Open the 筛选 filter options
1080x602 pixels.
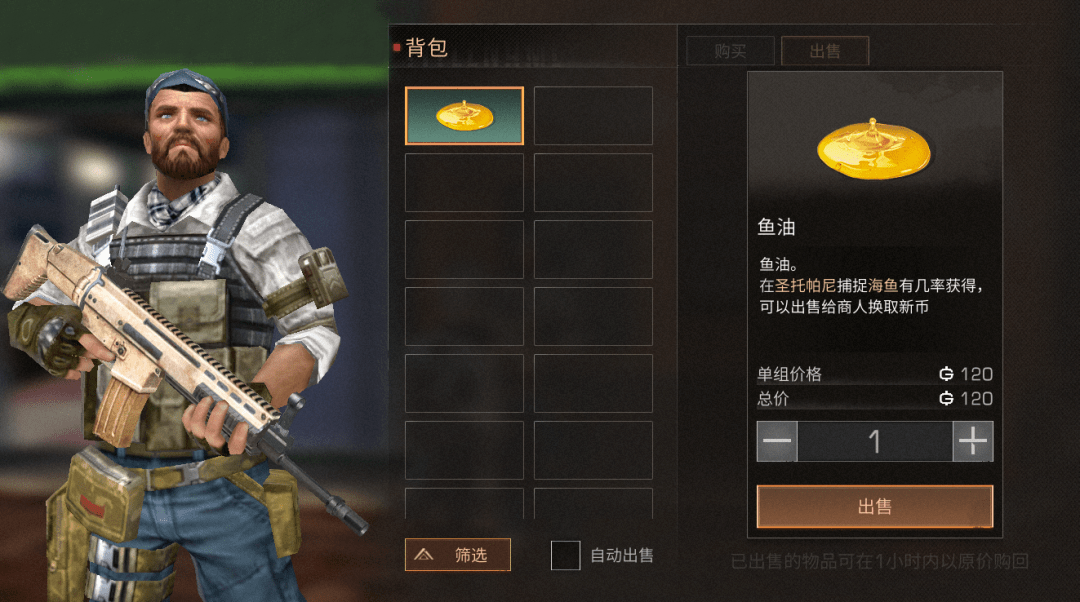458,554
